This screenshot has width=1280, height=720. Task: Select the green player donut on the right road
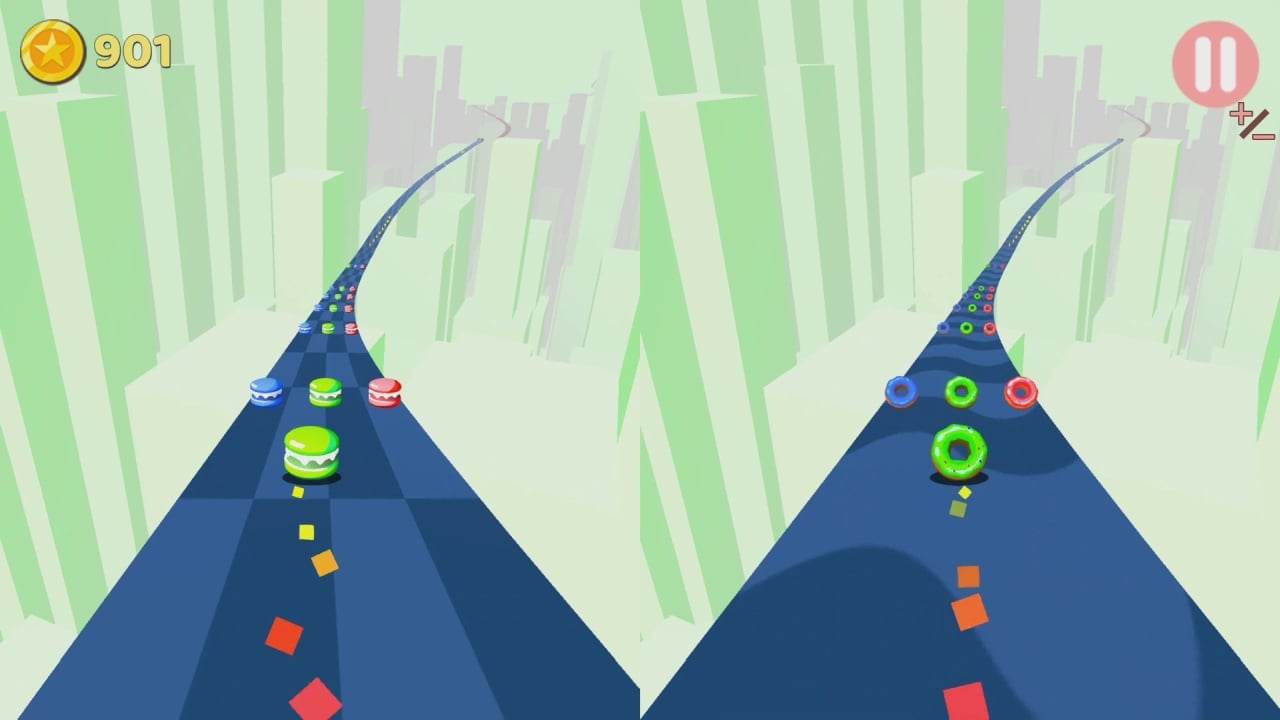[x=961, y=452]
